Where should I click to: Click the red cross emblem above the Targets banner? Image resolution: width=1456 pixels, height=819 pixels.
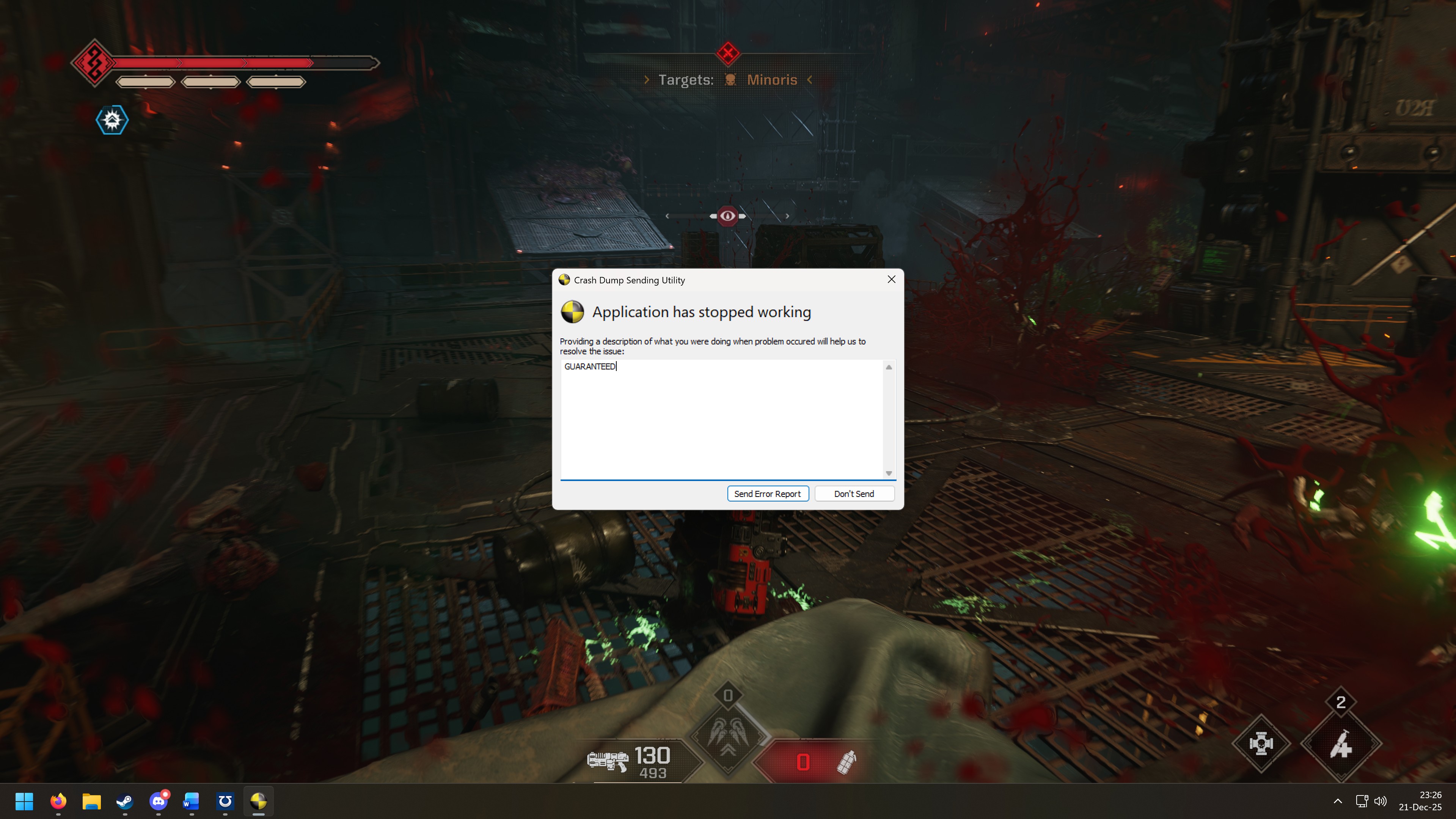click(728, 54)
